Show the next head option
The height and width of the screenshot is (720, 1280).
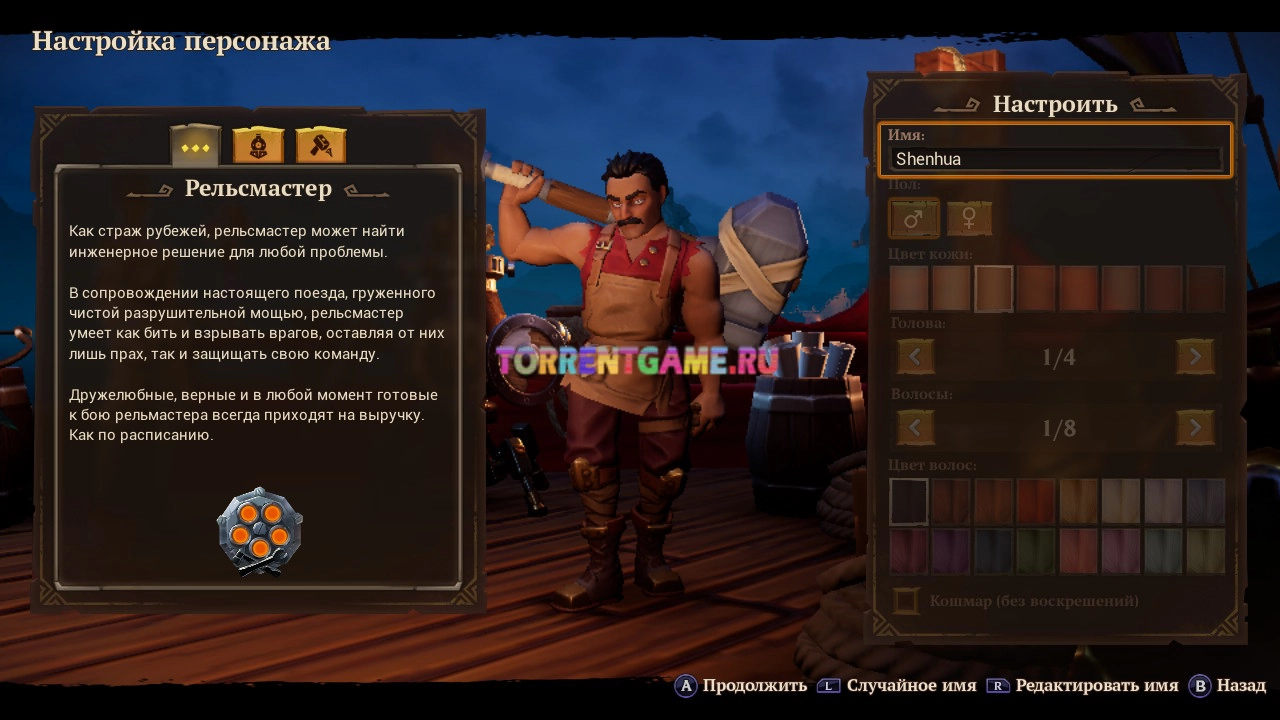point(1195,356)
